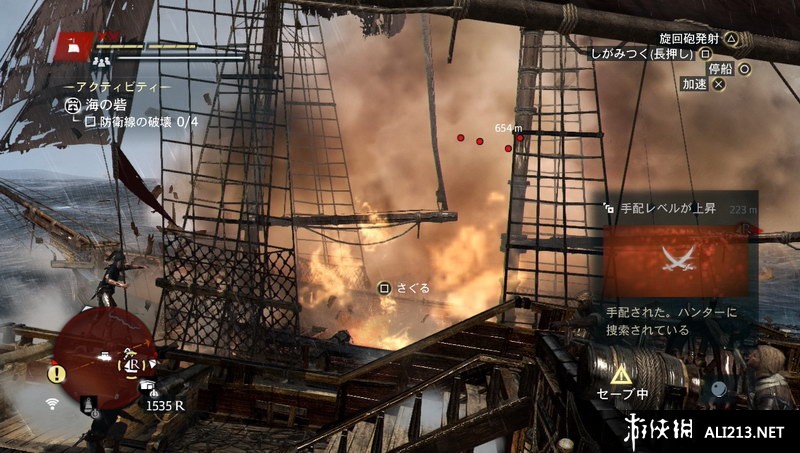This screenshot has height=453, width=800.
Task: Click the セーブ中 saving warning icon
Action: point(621,374)
